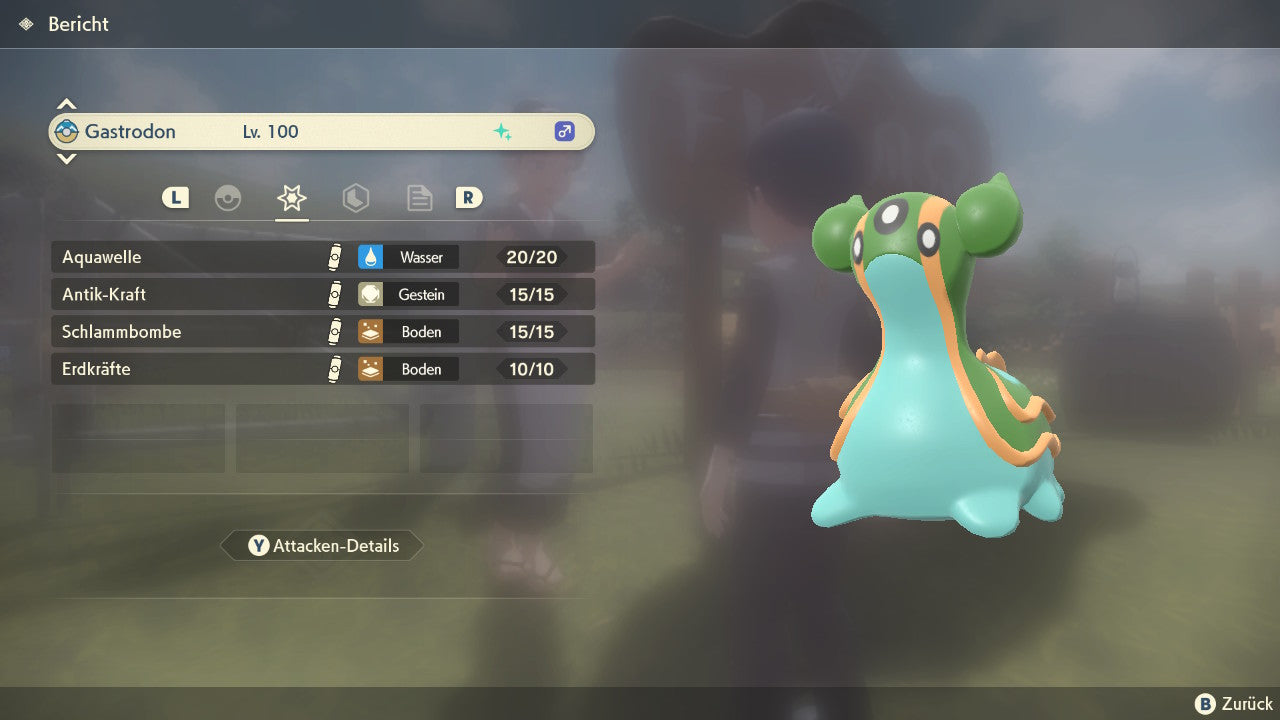Image resolution: width=1280 pixels, height=720 pixels.
Task: Show the previous Pokémon with up arrow
Action: 66,104
